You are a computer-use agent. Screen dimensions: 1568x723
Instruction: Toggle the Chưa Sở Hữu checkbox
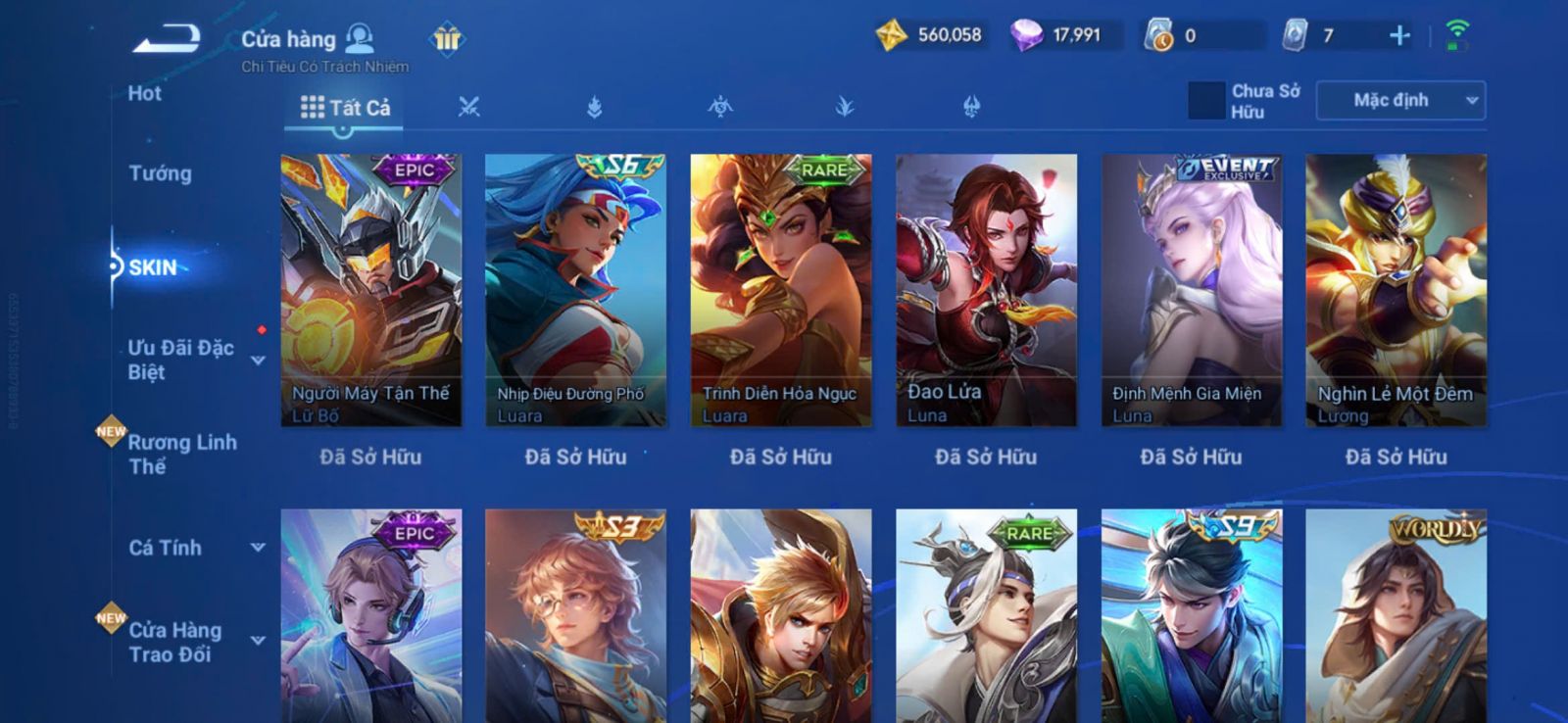1206,101
